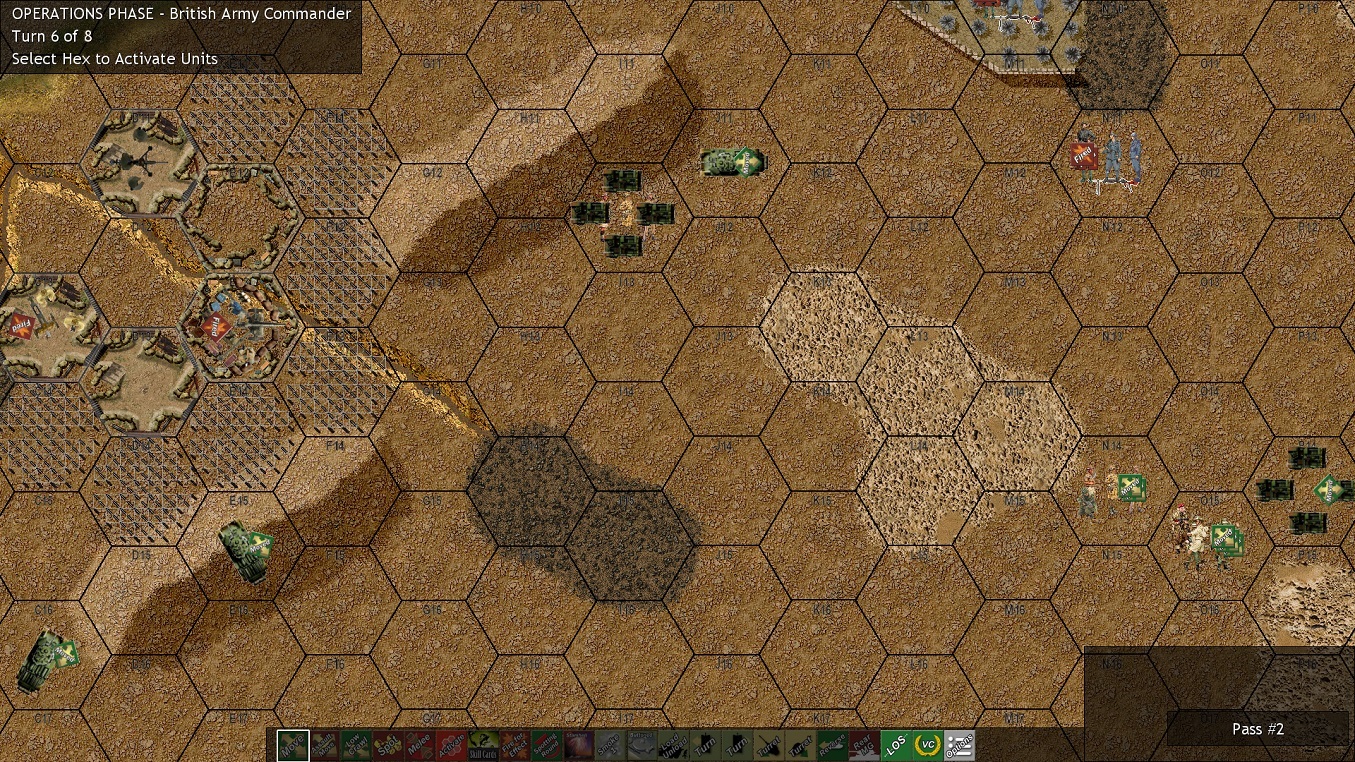The width and height of the screenshot is (1355, 762).
Task: Select the Move command icon
Action: coord(291,745)
